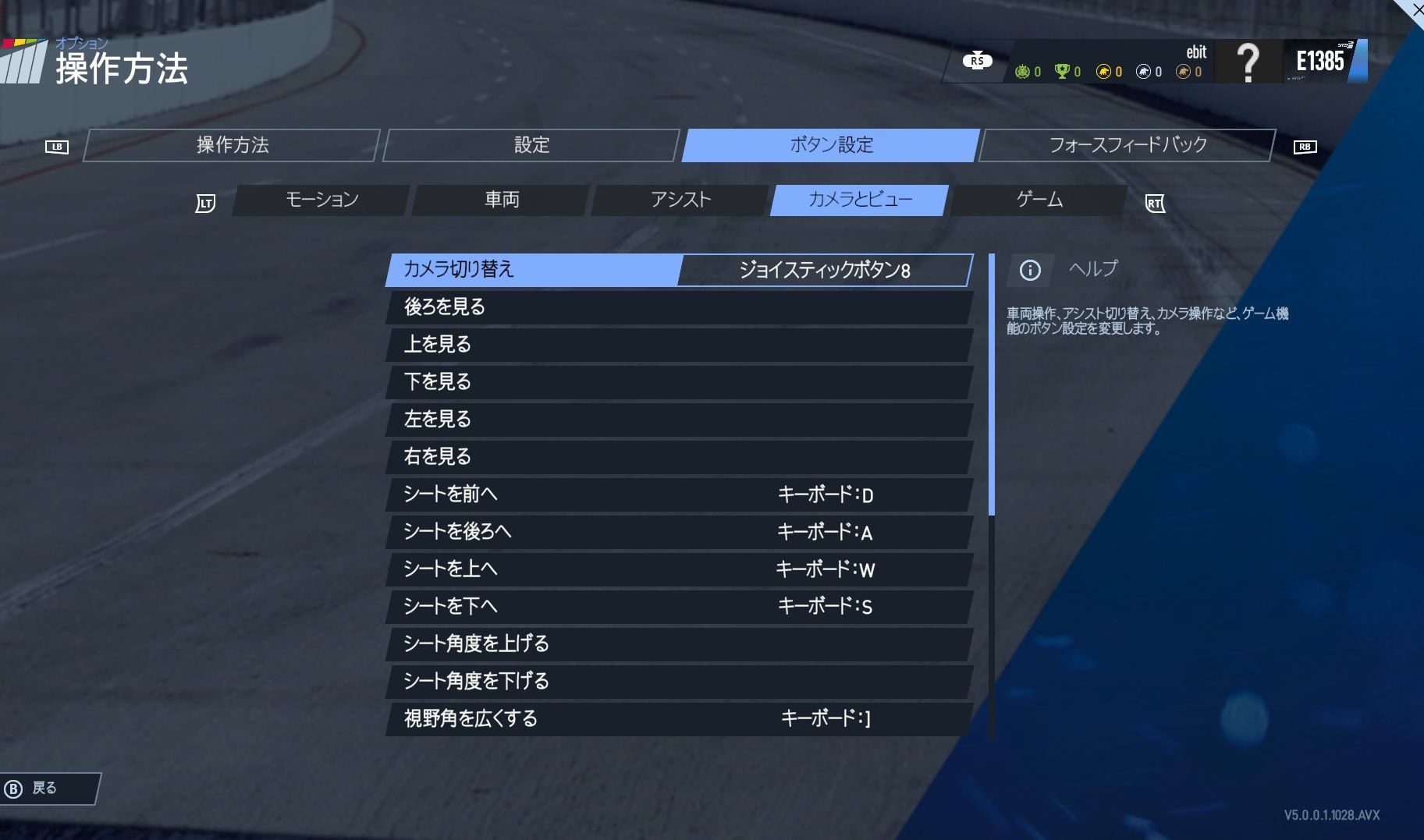Image resolution: width=1424 pixels, height=840 pixels.
Task: Click the green laurel wreath icon
Action: (1022, 71)
